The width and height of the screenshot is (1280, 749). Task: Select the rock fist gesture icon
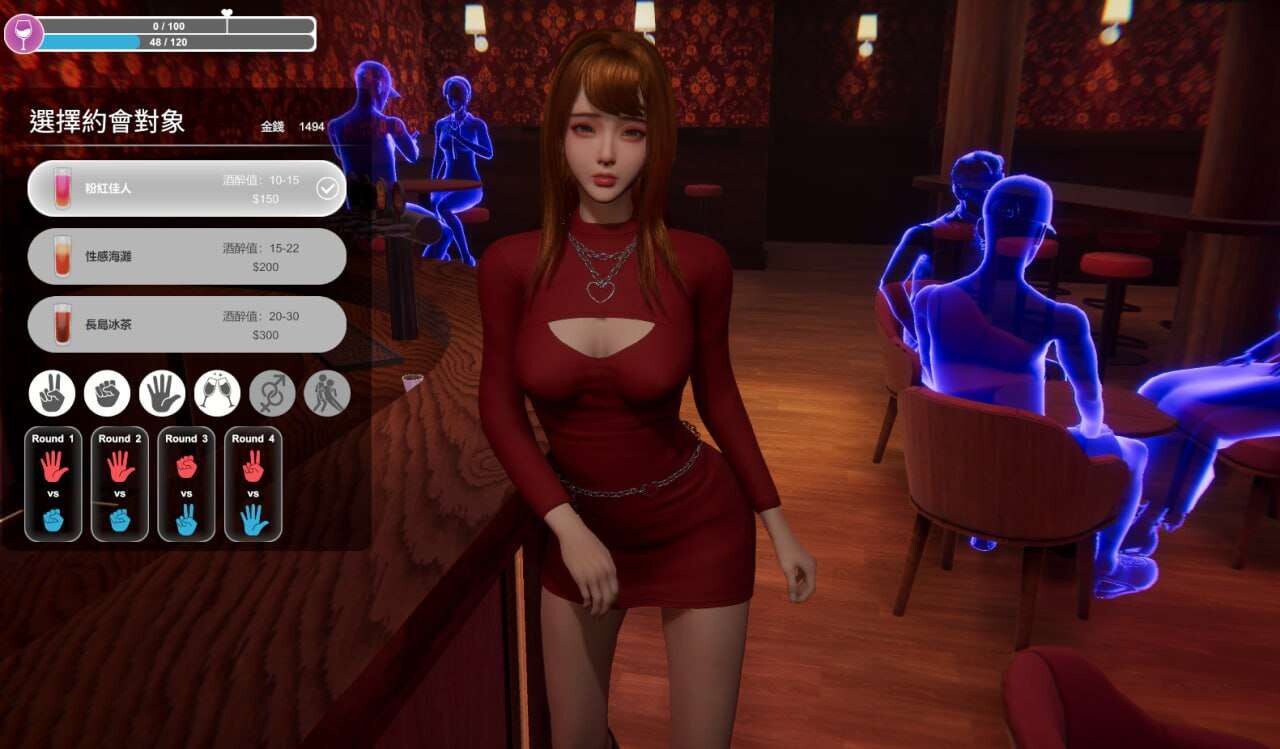pyautogui.click(x=107, y=393)
